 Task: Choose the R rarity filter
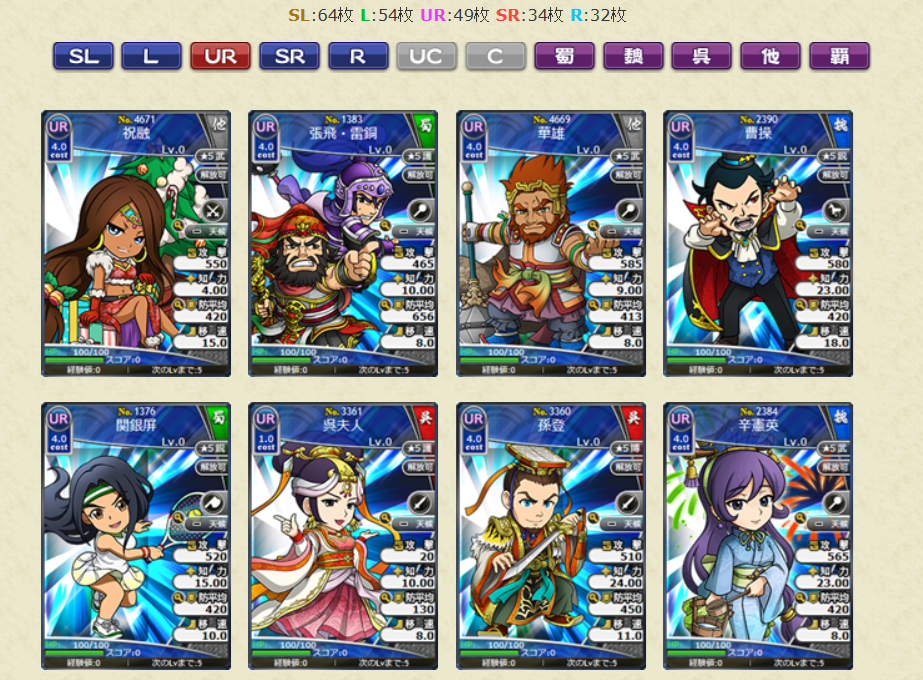[x=358, y=56]
